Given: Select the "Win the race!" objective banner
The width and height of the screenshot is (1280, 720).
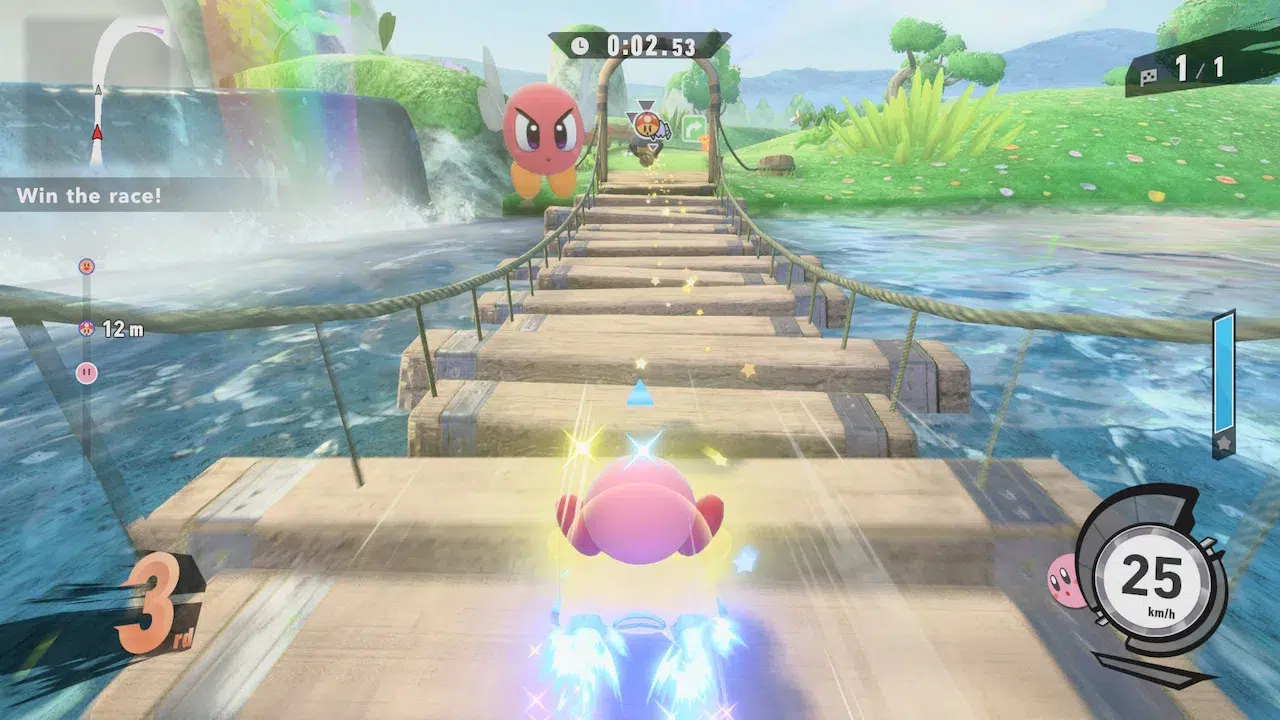Looking at the screenshot, I should pos(90,195).
